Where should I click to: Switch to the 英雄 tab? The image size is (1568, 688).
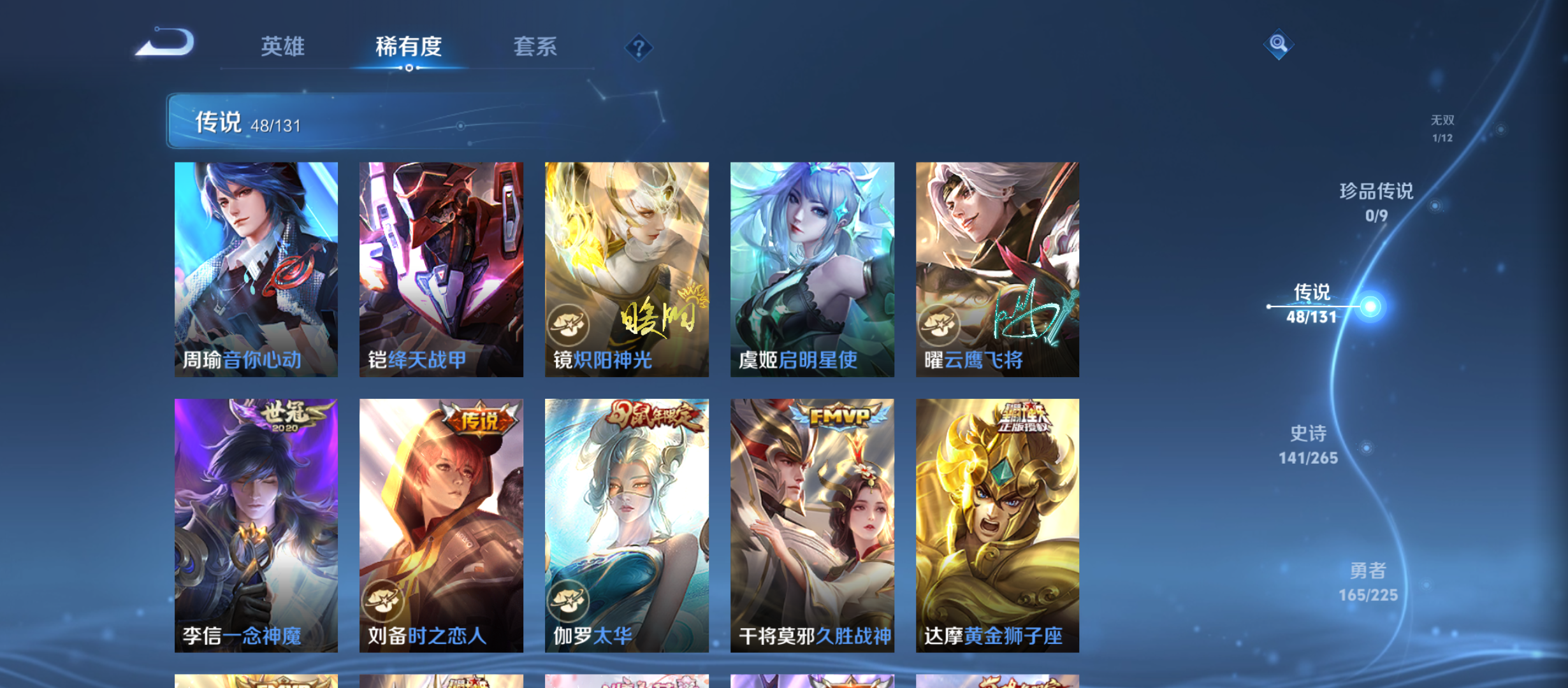(x=283, y=47)
